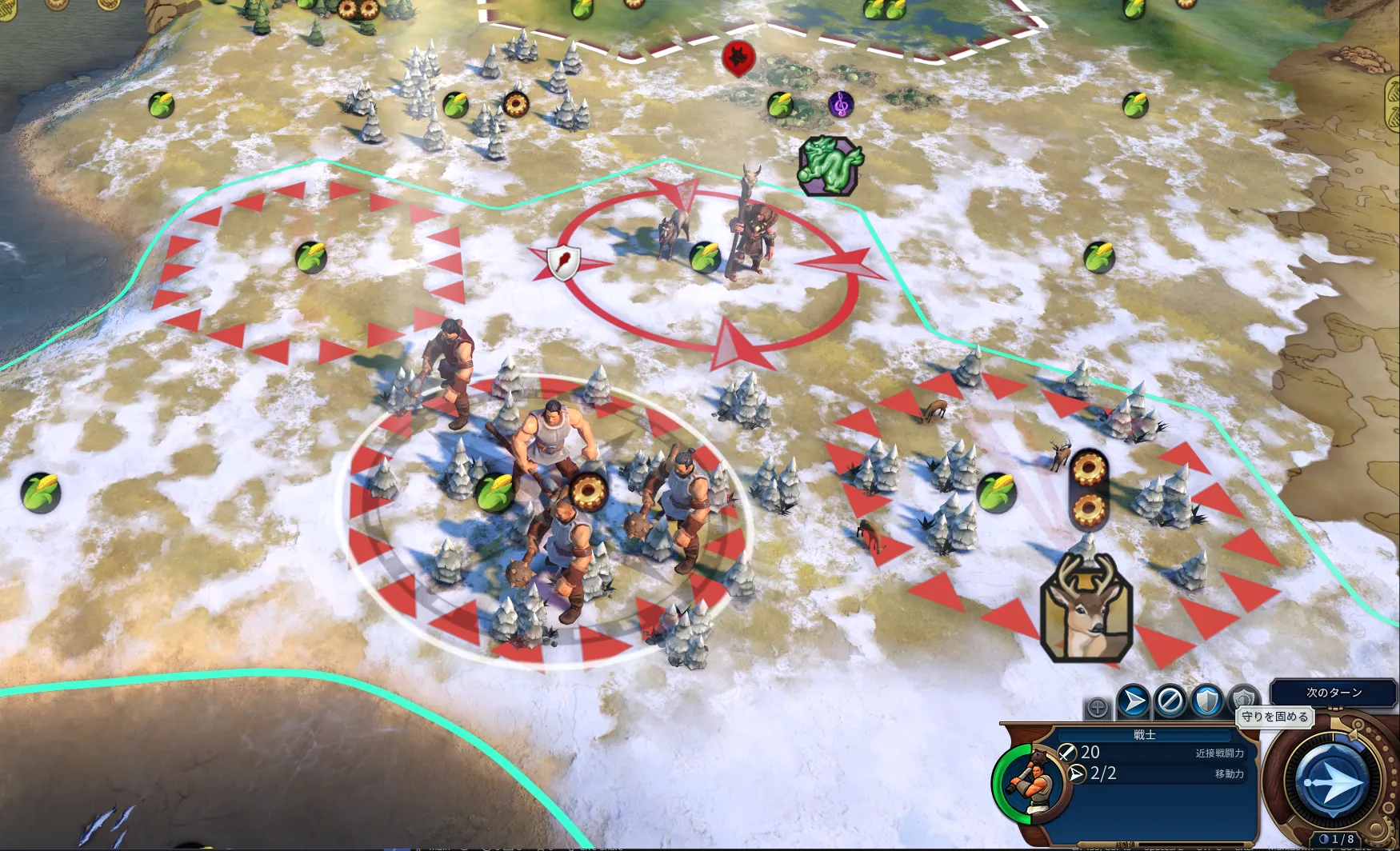Activate the large round arrow turn button
This screenshot has width=1400, height=851.
pos(1334,781)
